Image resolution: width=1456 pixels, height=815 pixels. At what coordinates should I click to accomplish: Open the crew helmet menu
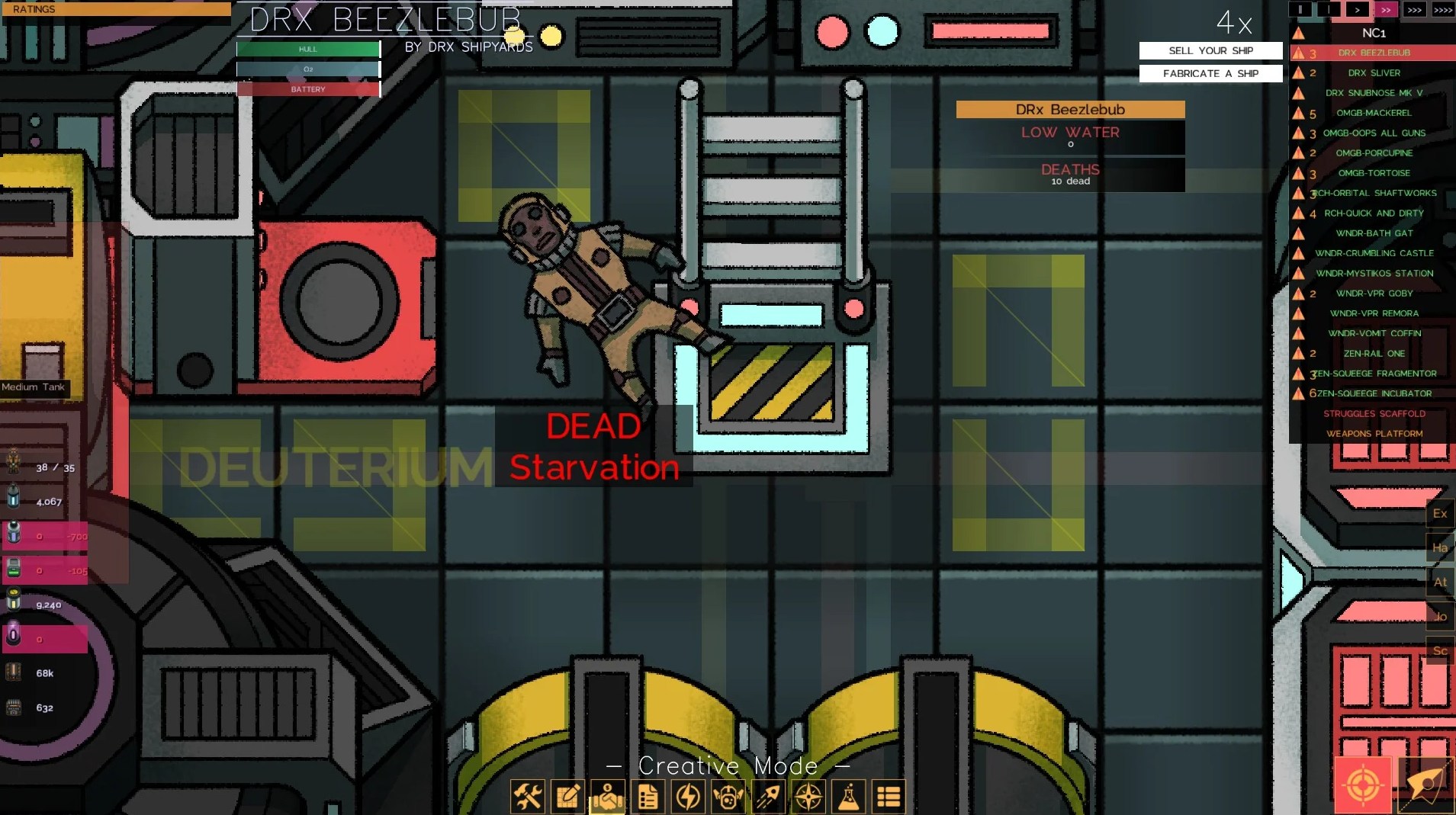[728, 797]
